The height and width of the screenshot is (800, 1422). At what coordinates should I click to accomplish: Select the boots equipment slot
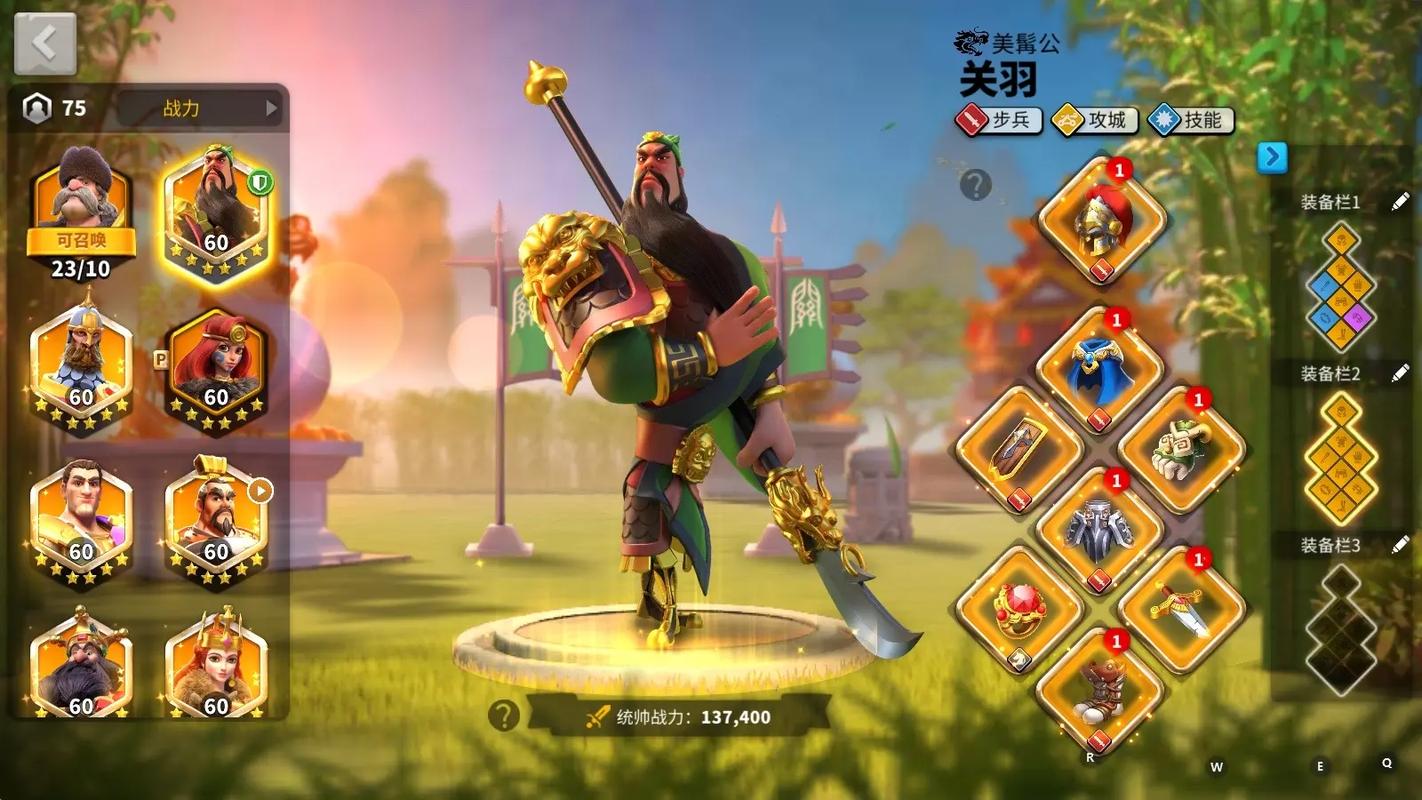coord(1100,690)
